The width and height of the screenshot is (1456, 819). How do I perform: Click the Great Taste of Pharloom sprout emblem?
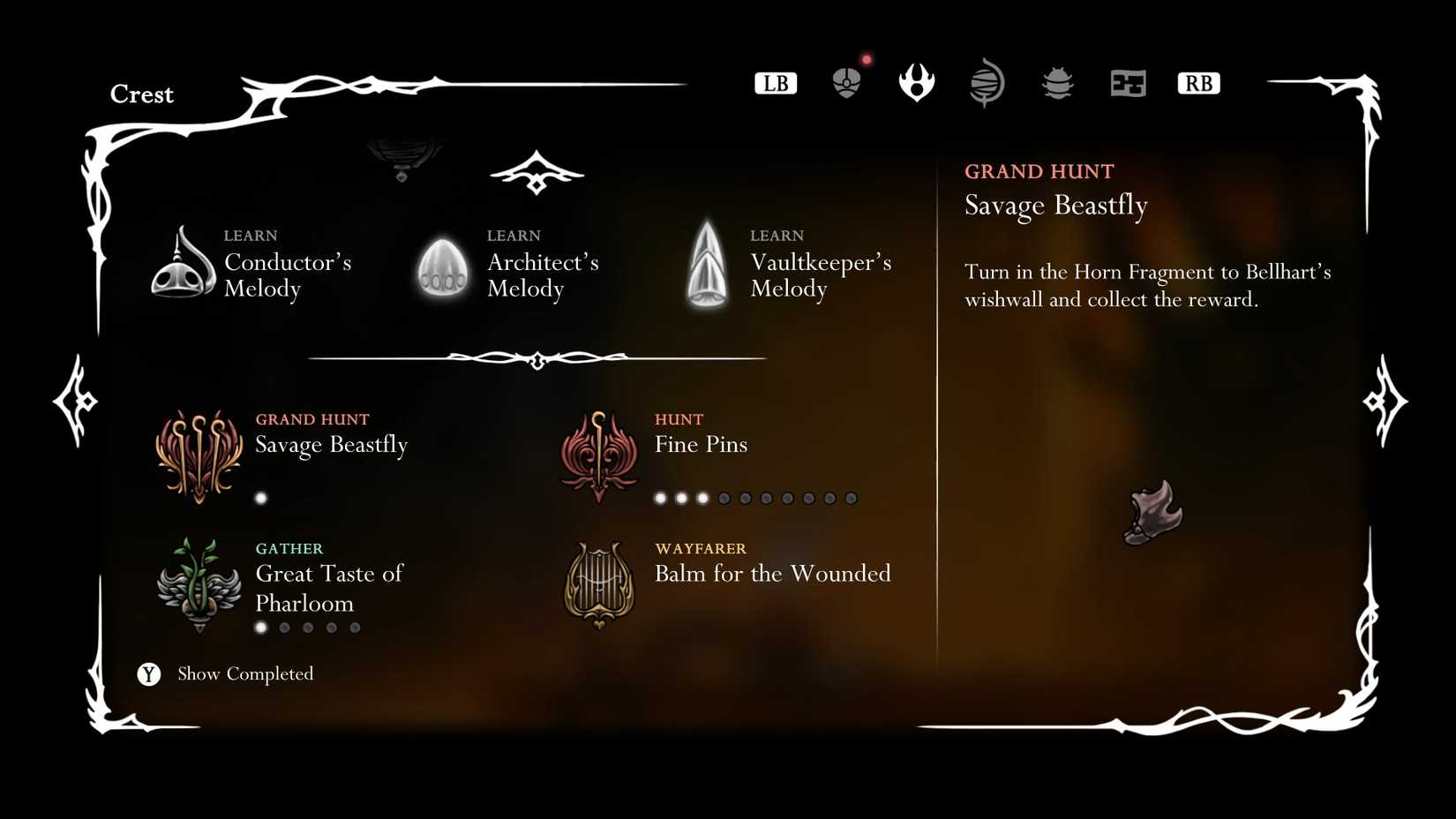click(199, 585)
